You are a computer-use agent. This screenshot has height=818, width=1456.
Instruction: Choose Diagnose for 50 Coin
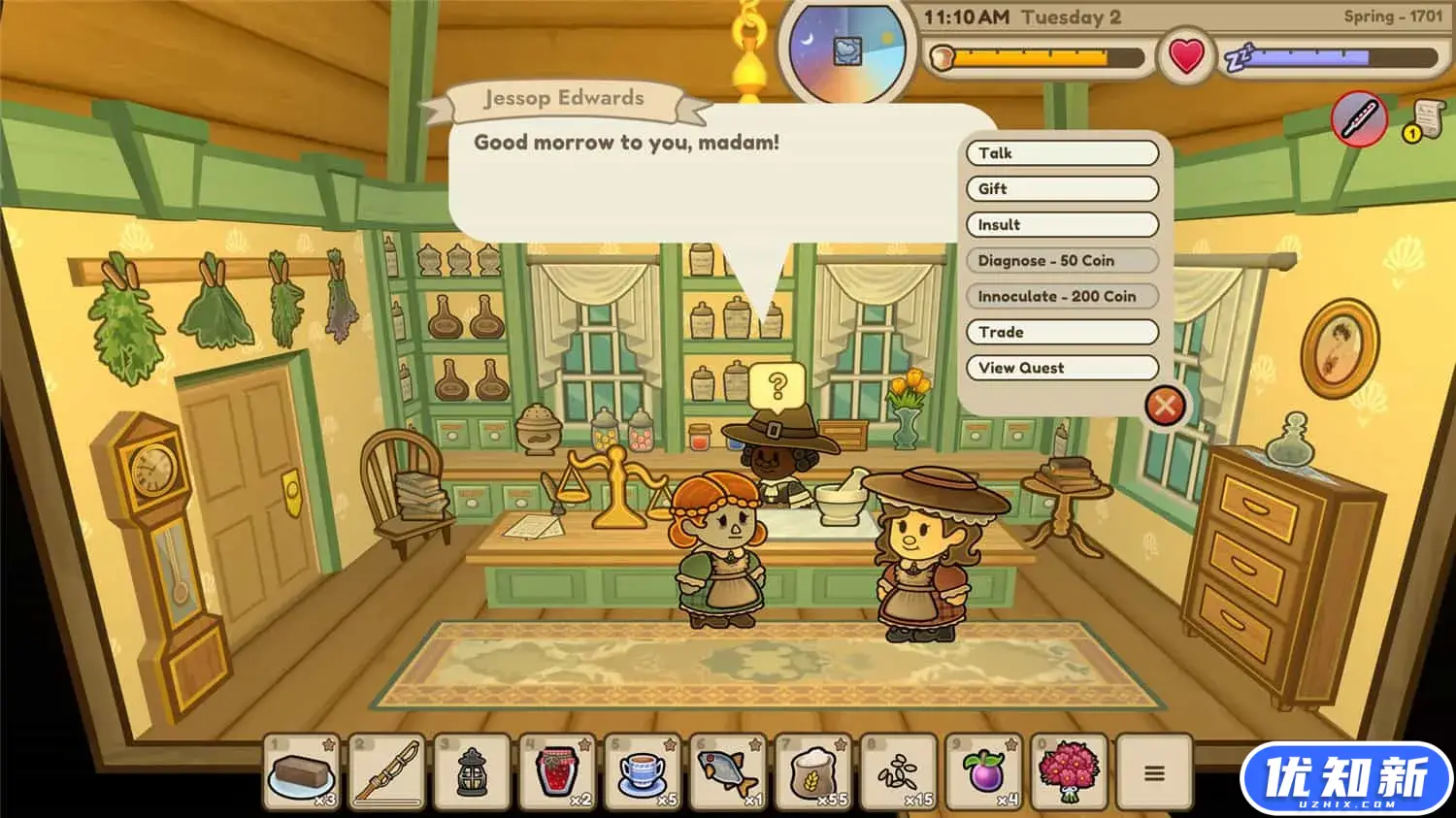point(1062,261)
